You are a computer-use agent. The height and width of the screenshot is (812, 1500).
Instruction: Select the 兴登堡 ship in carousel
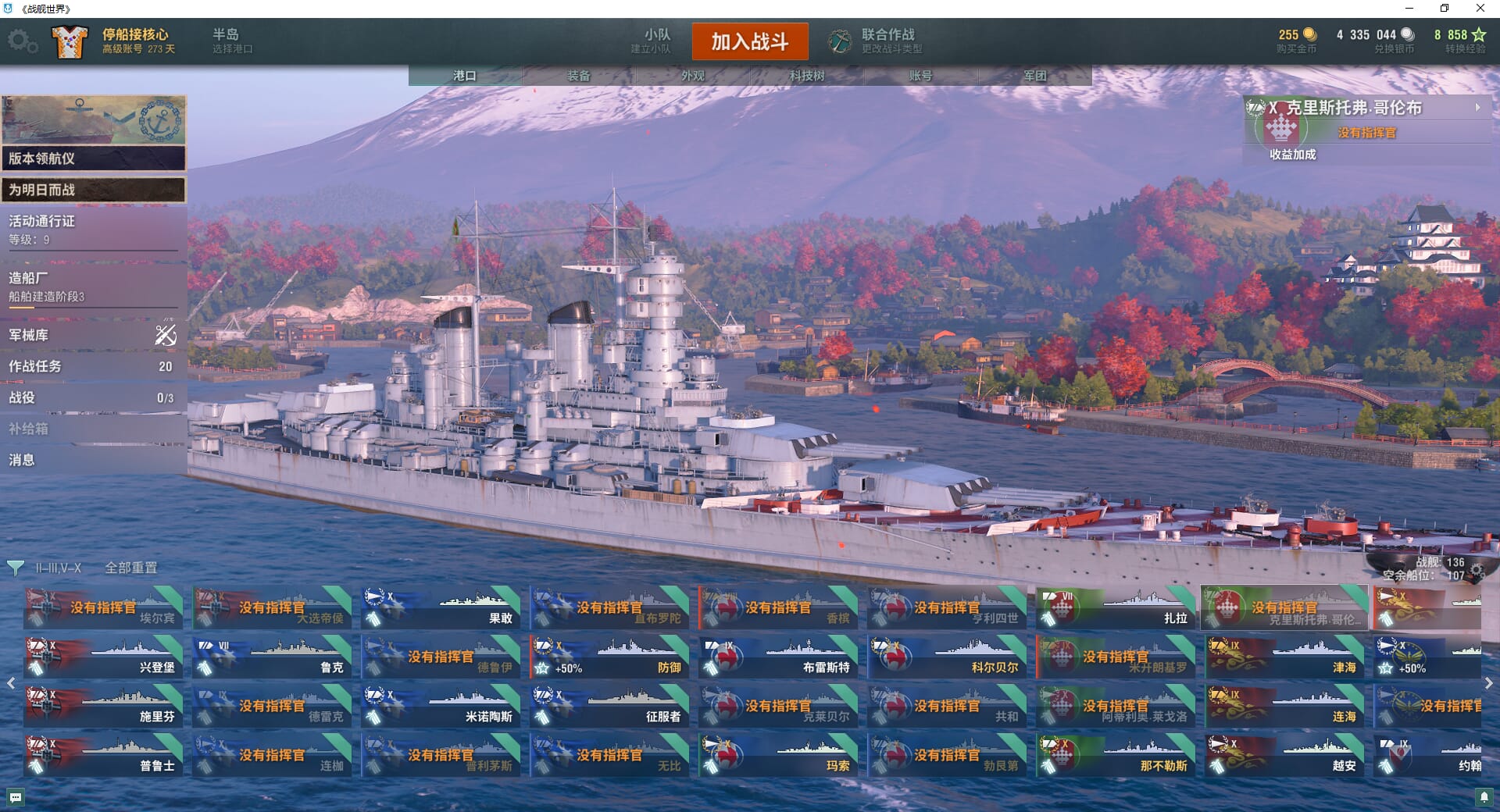pos(103,657)
